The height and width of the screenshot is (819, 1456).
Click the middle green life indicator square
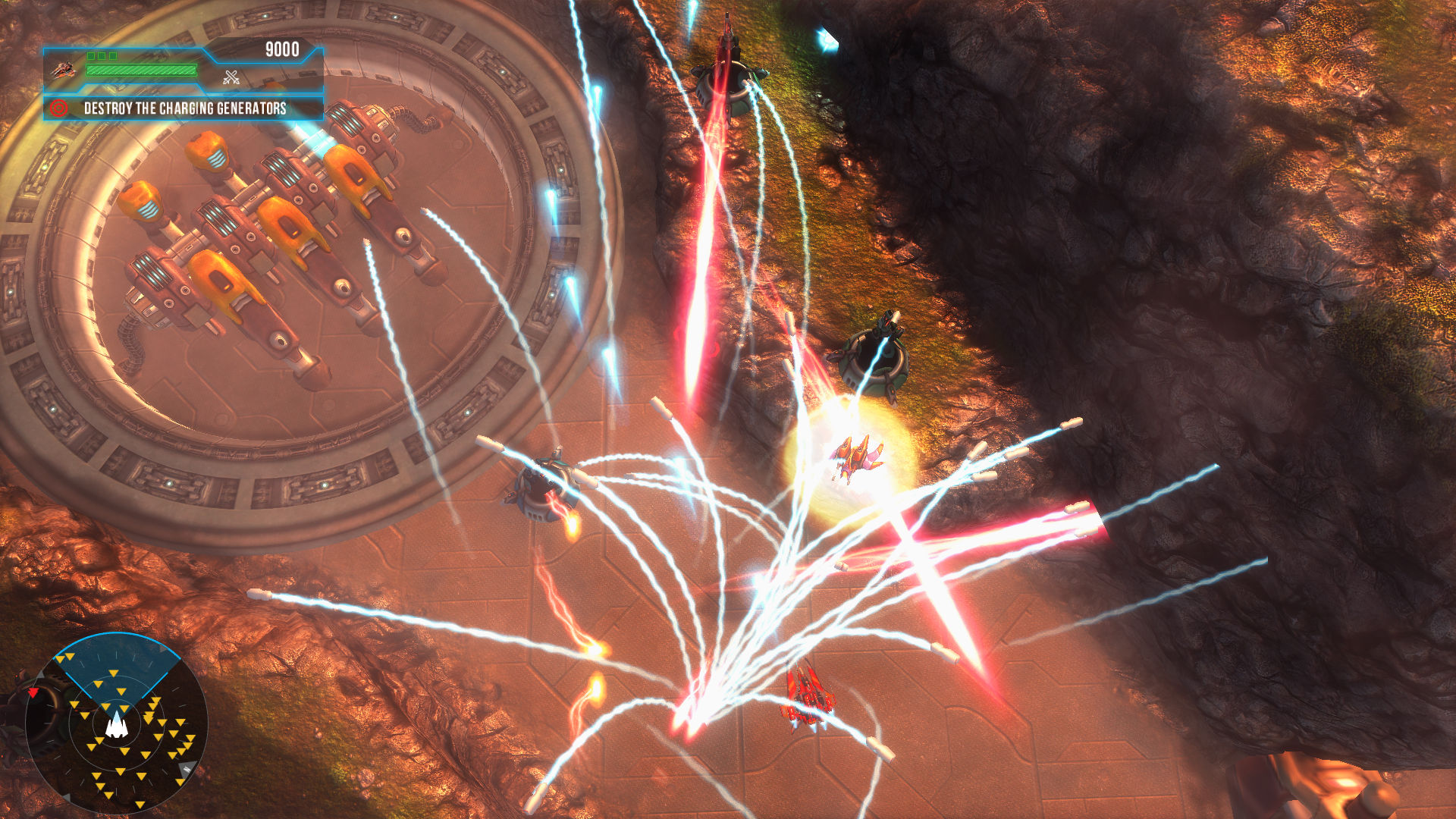[102, 55]
